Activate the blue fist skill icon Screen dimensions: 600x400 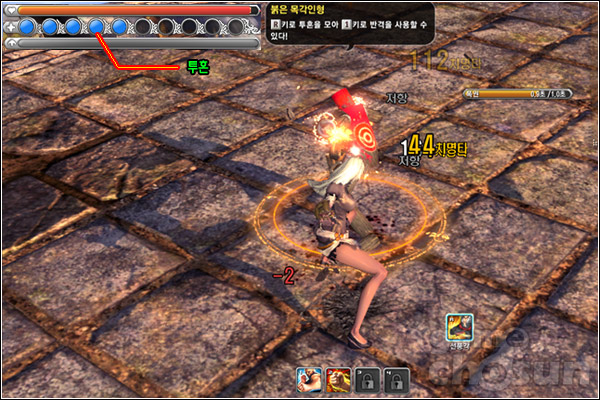(308, 379)
